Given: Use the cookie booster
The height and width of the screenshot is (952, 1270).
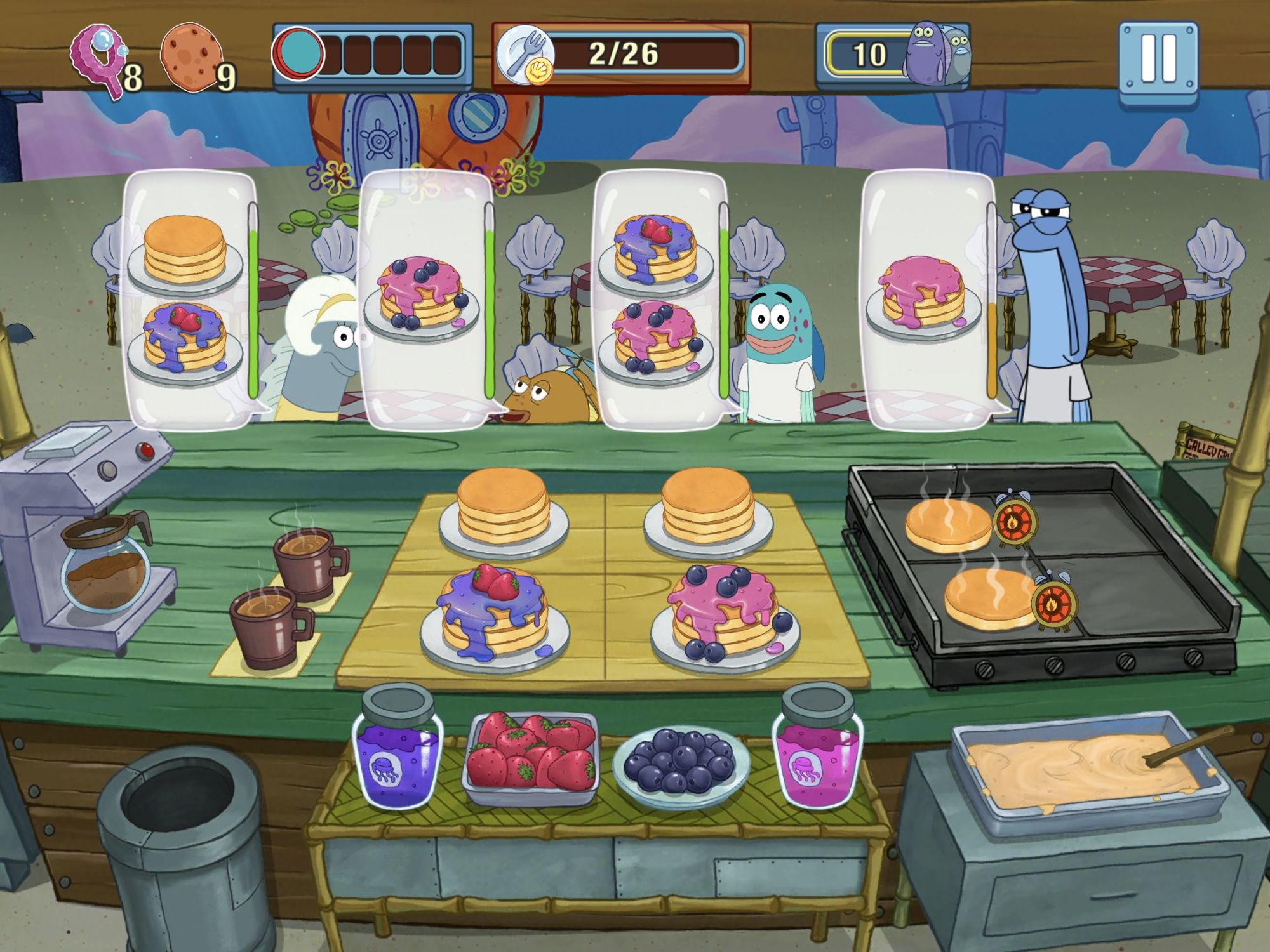Looking at the screenshot, I should click(x=191, y=57).
